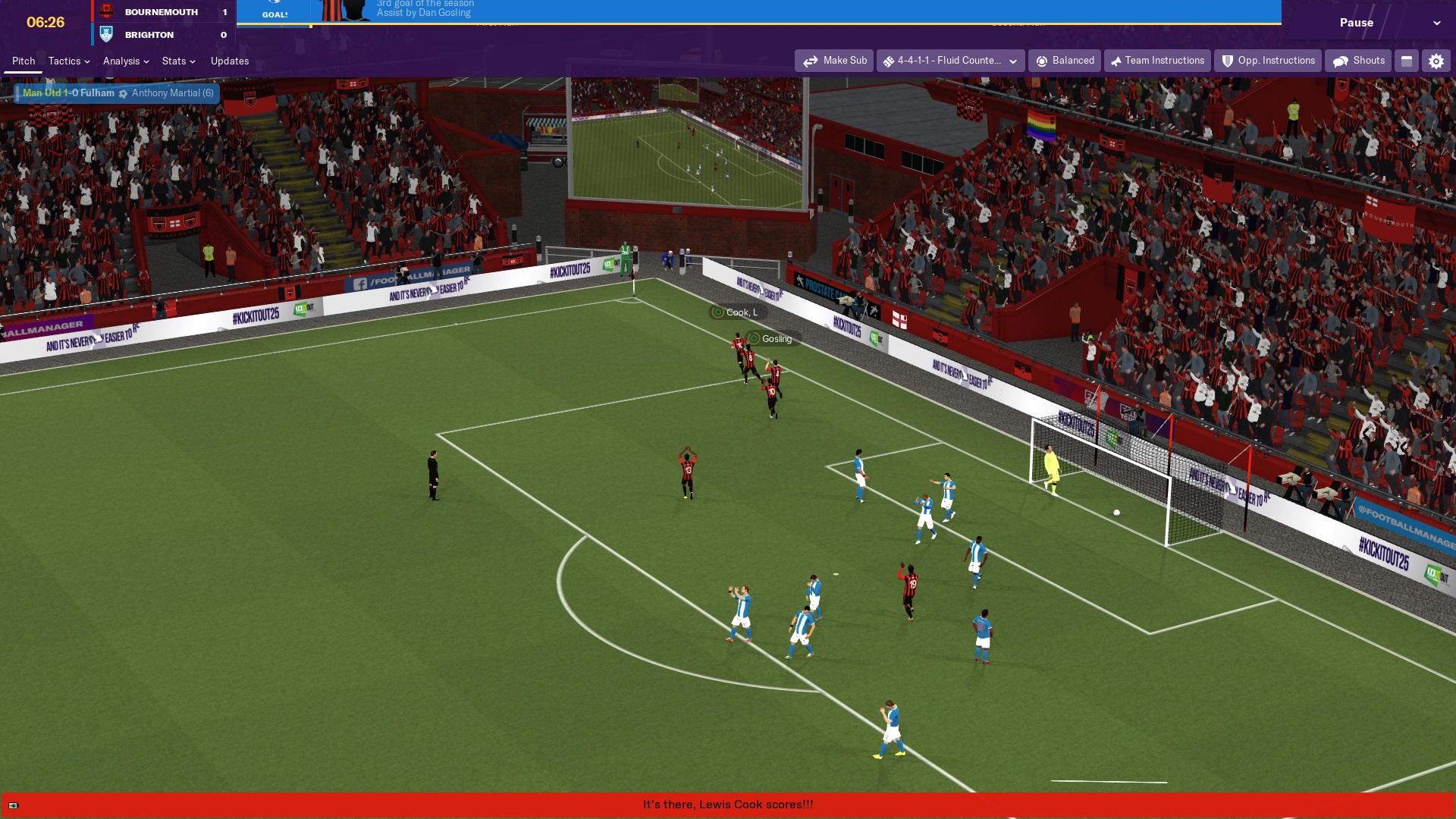Image resolution: width=1456 pixels, height=819 pixels.
Task: Expand the Analysis menu
Action: click(125, 61)
